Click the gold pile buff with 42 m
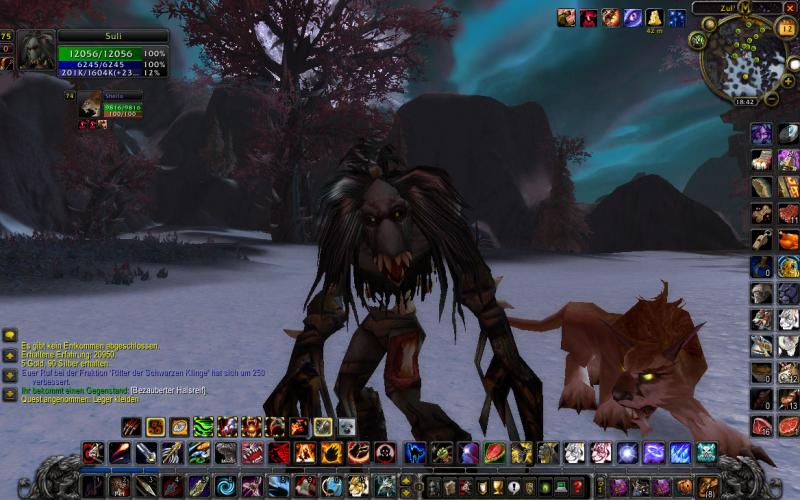 click(x=654, y=18)
